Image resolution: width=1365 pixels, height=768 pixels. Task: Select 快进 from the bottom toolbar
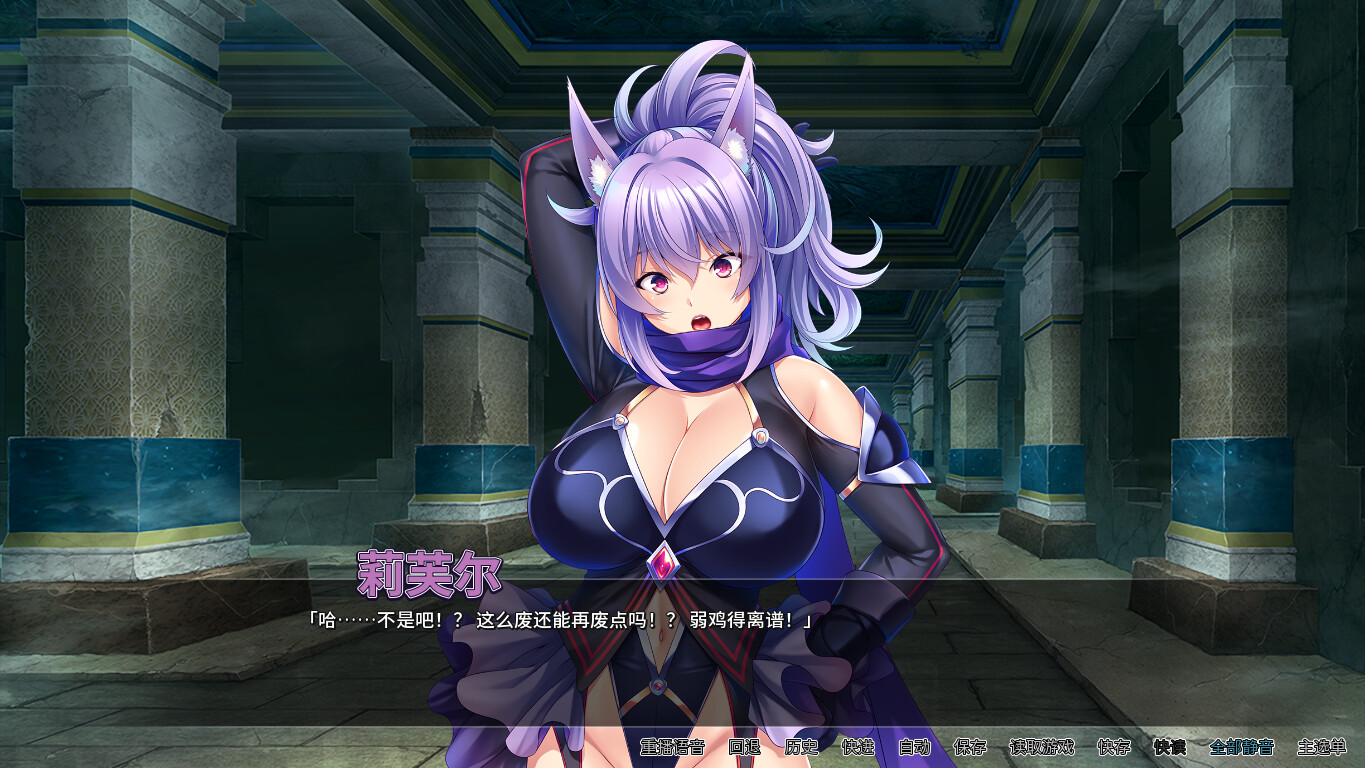(x=855, y=745)
